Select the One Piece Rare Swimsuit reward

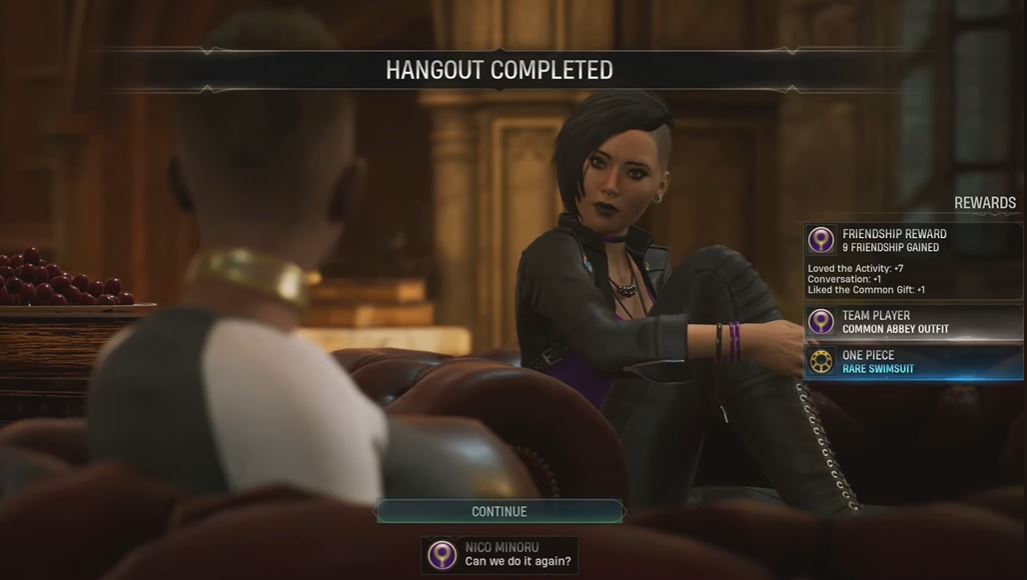tap(912, 362)
